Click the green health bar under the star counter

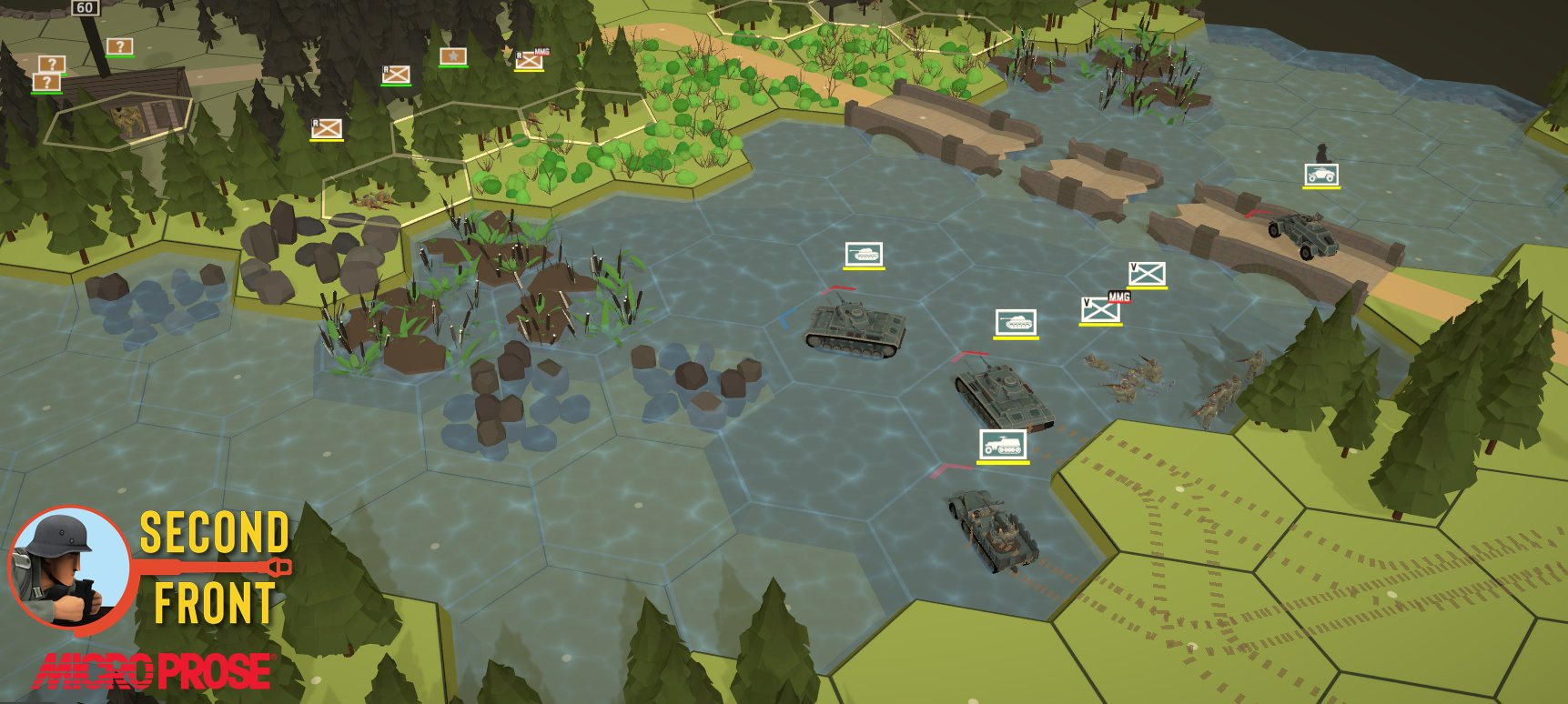(x=452, y=65)
